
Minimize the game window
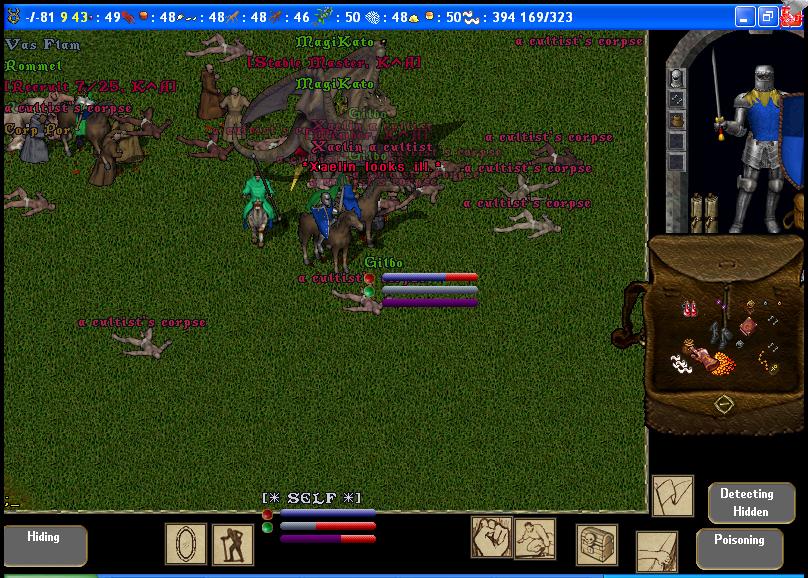coord(745,17)
